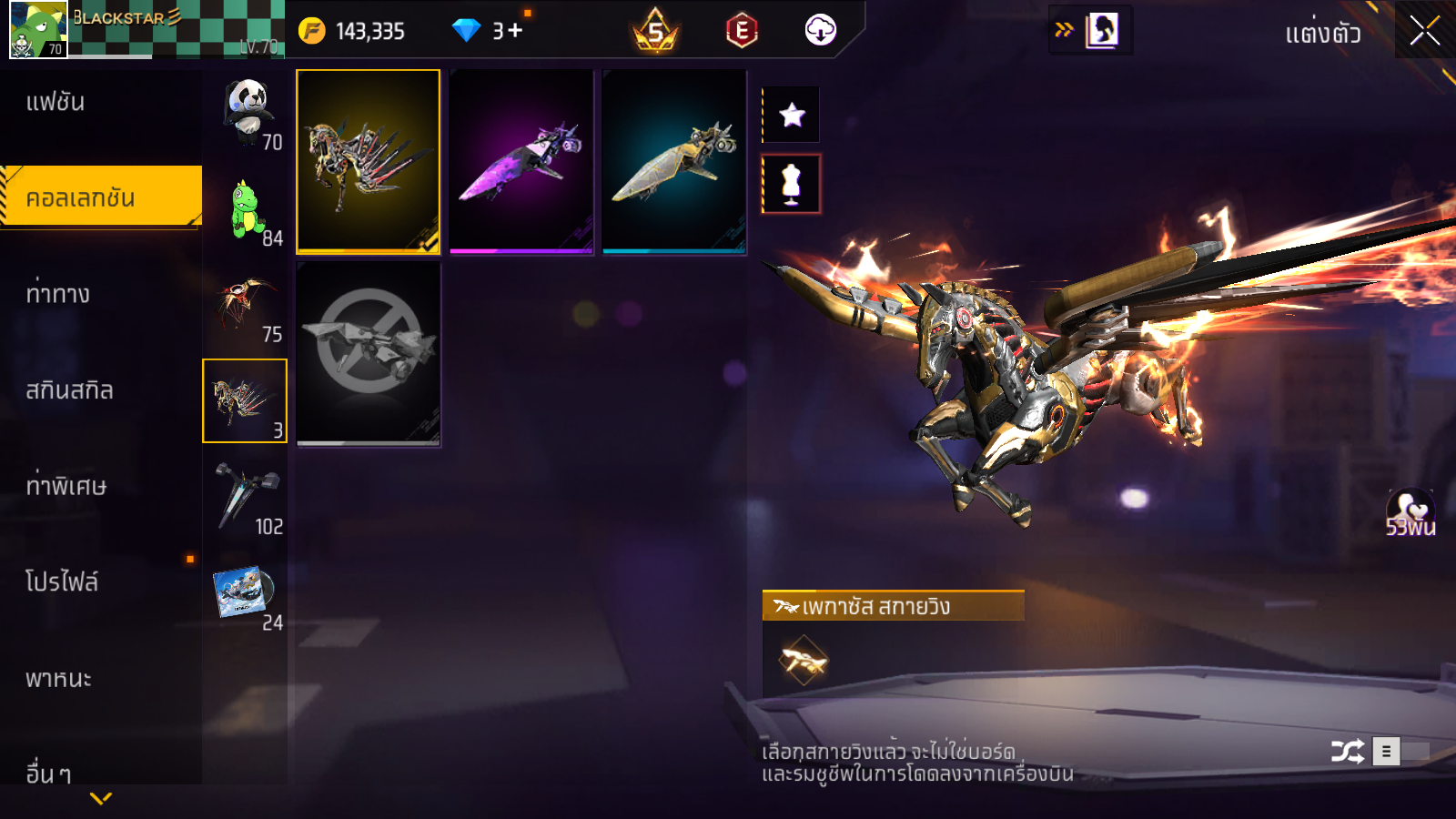The width and height of the screenshot is (1456, 819).
Task: Select the unequip skywing slot
Action: [x=369, y=354]
